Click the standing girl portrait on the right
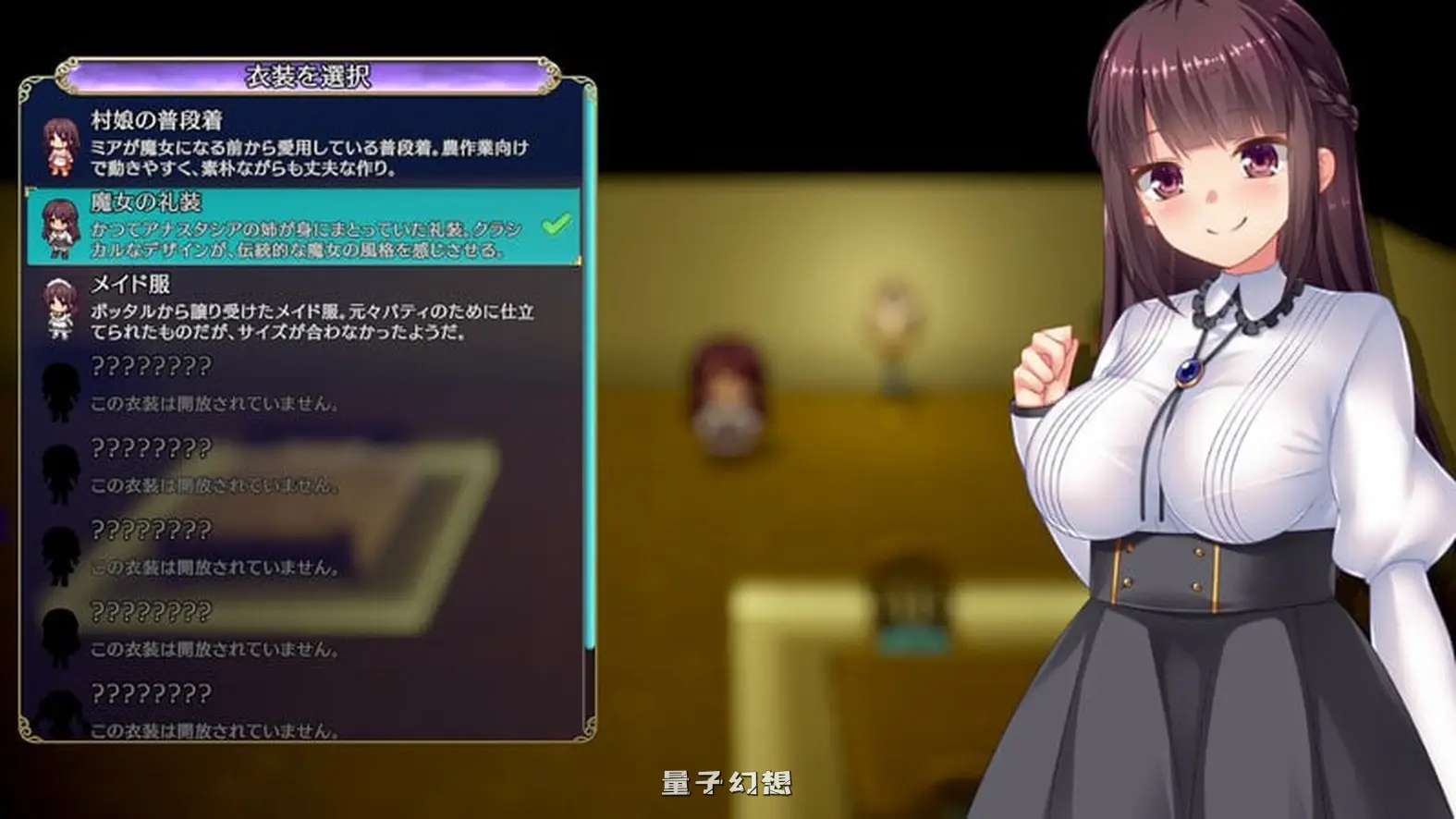Image resolution: width=1456 pixels, height=819 pixels. (1220, 407)
